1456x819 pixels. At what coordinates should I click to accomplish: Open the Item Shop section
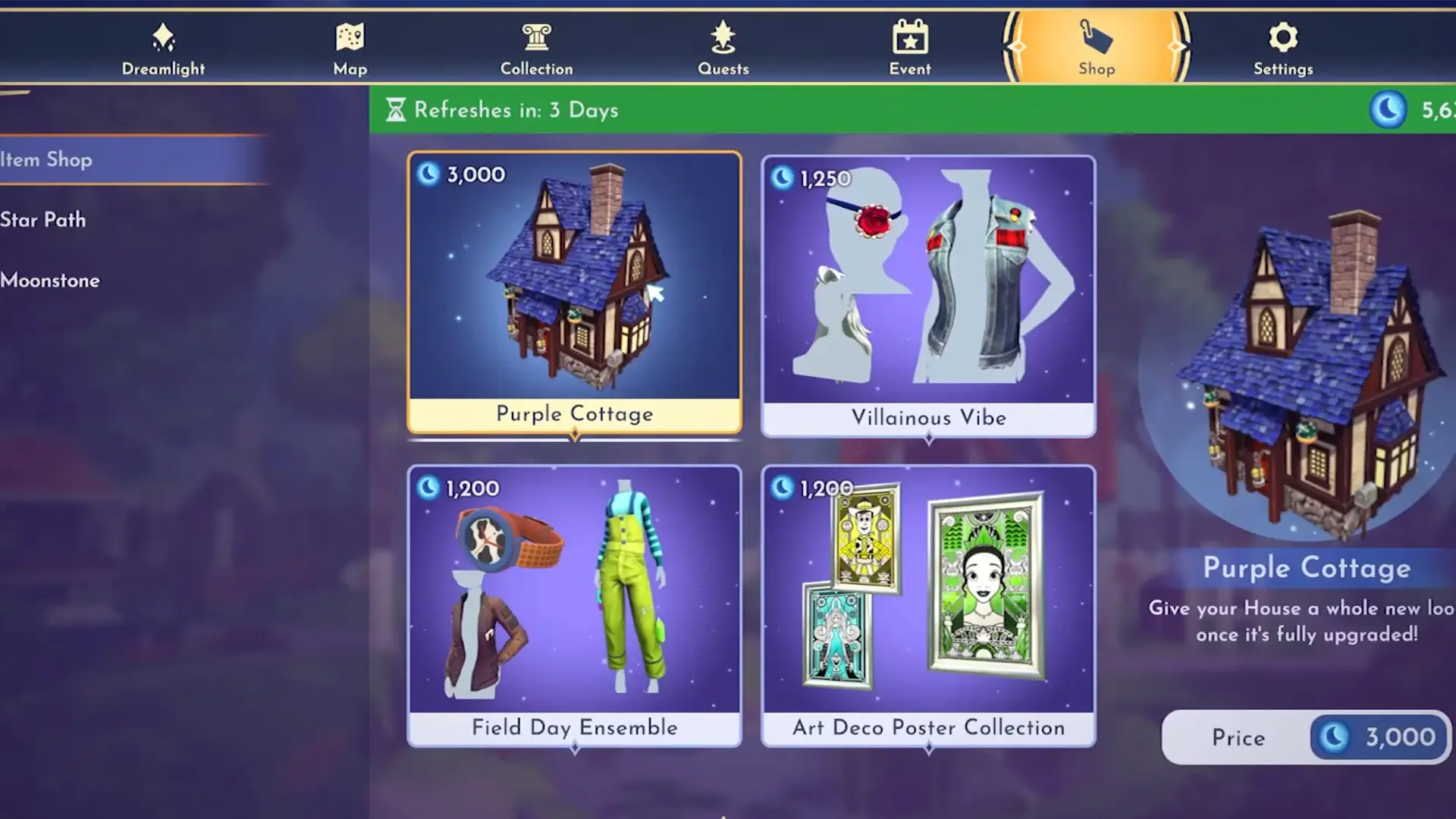45,160
